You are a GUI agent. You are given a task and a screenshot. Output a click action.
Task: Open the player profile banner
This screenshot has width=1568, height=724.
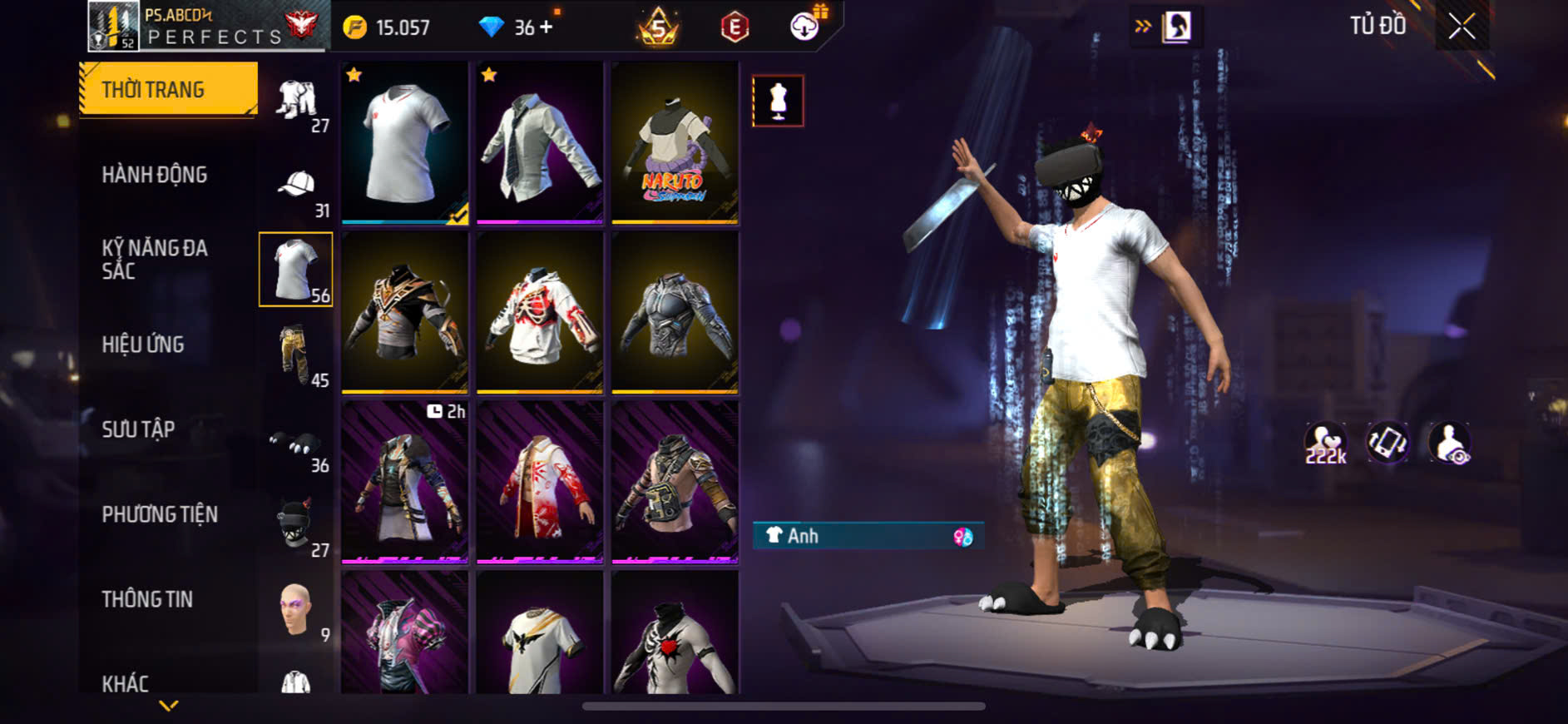[208, 27]
